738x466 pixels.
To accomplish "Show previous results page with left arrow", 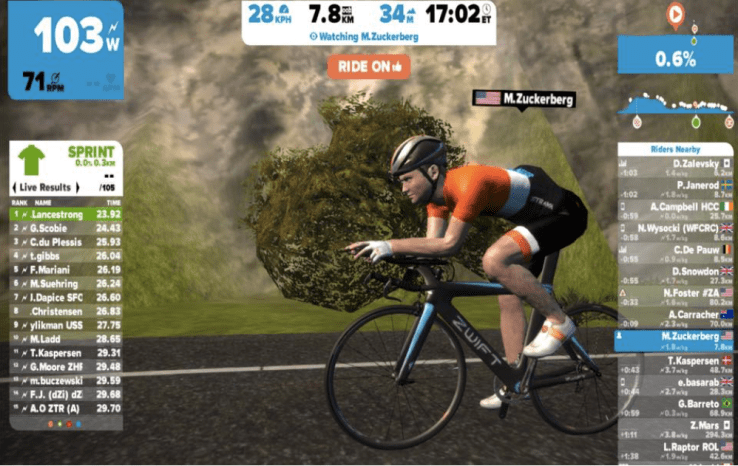I will (15, 187).
